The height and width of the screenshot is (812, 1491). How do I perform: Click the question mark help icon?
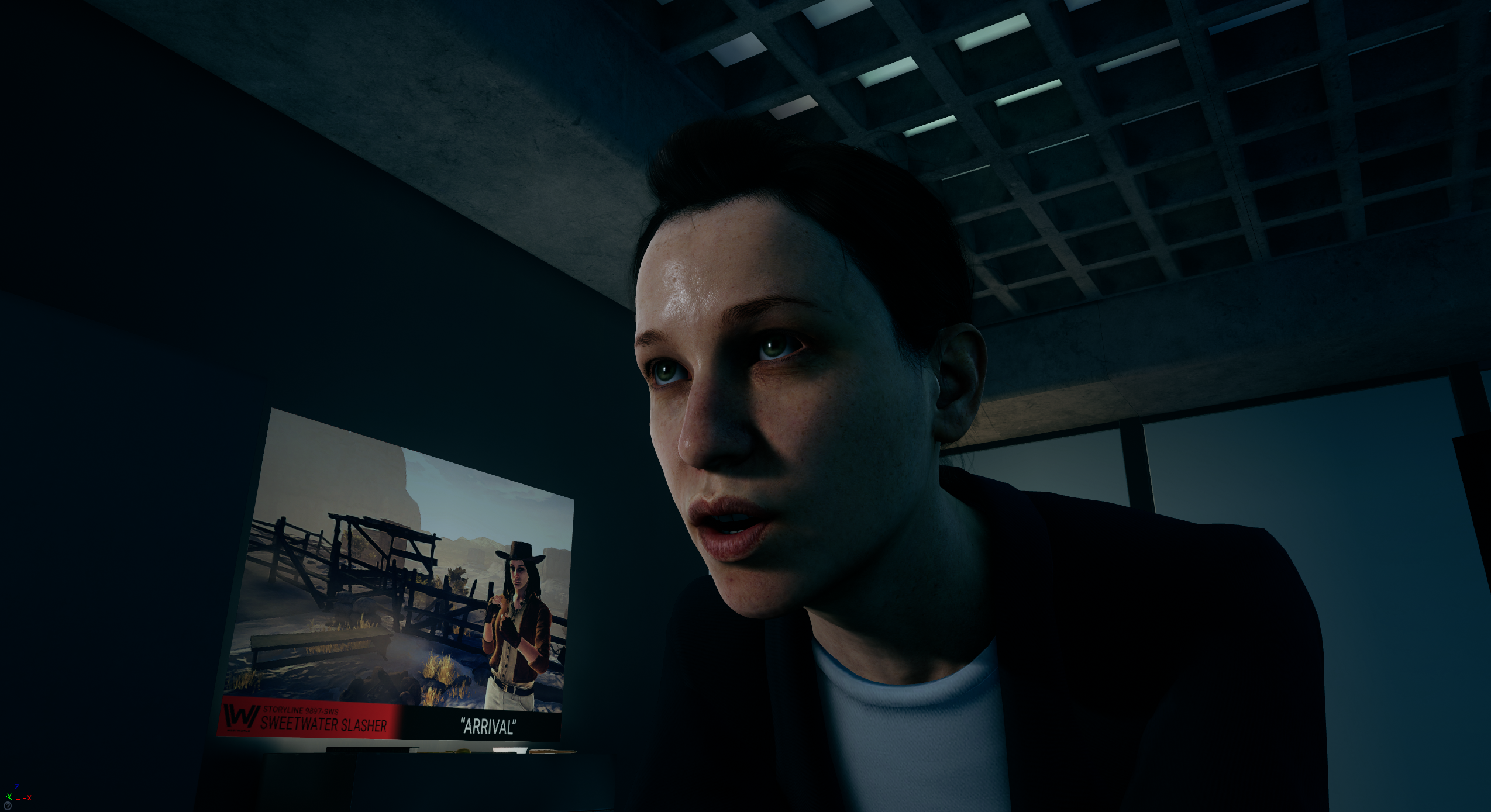click(7, 806)
